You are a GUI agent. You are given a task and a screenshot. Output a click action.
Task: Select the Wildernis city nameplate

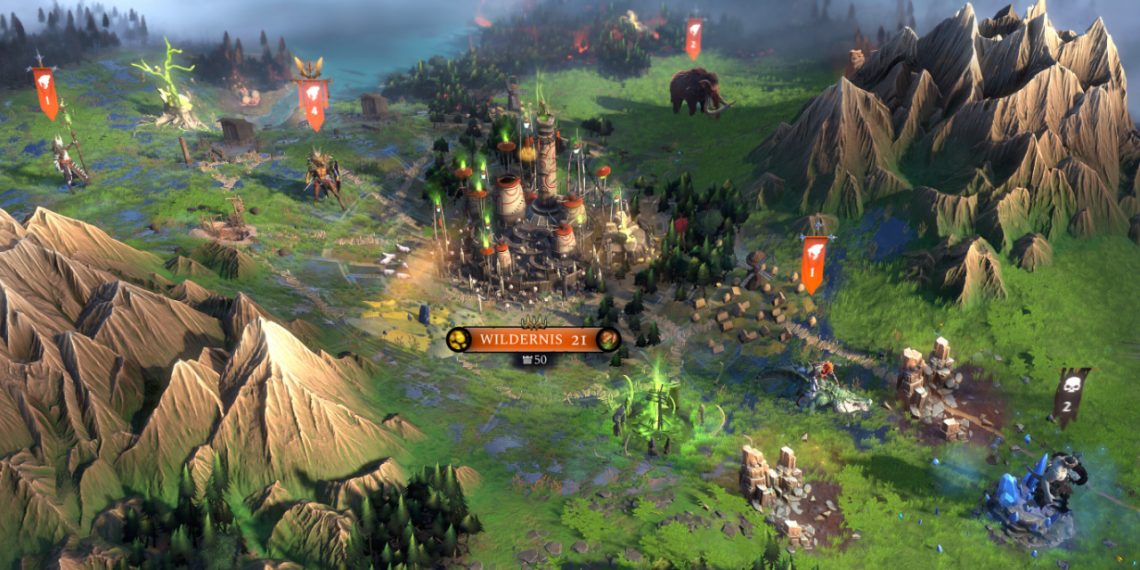click(x=533, y=340)
